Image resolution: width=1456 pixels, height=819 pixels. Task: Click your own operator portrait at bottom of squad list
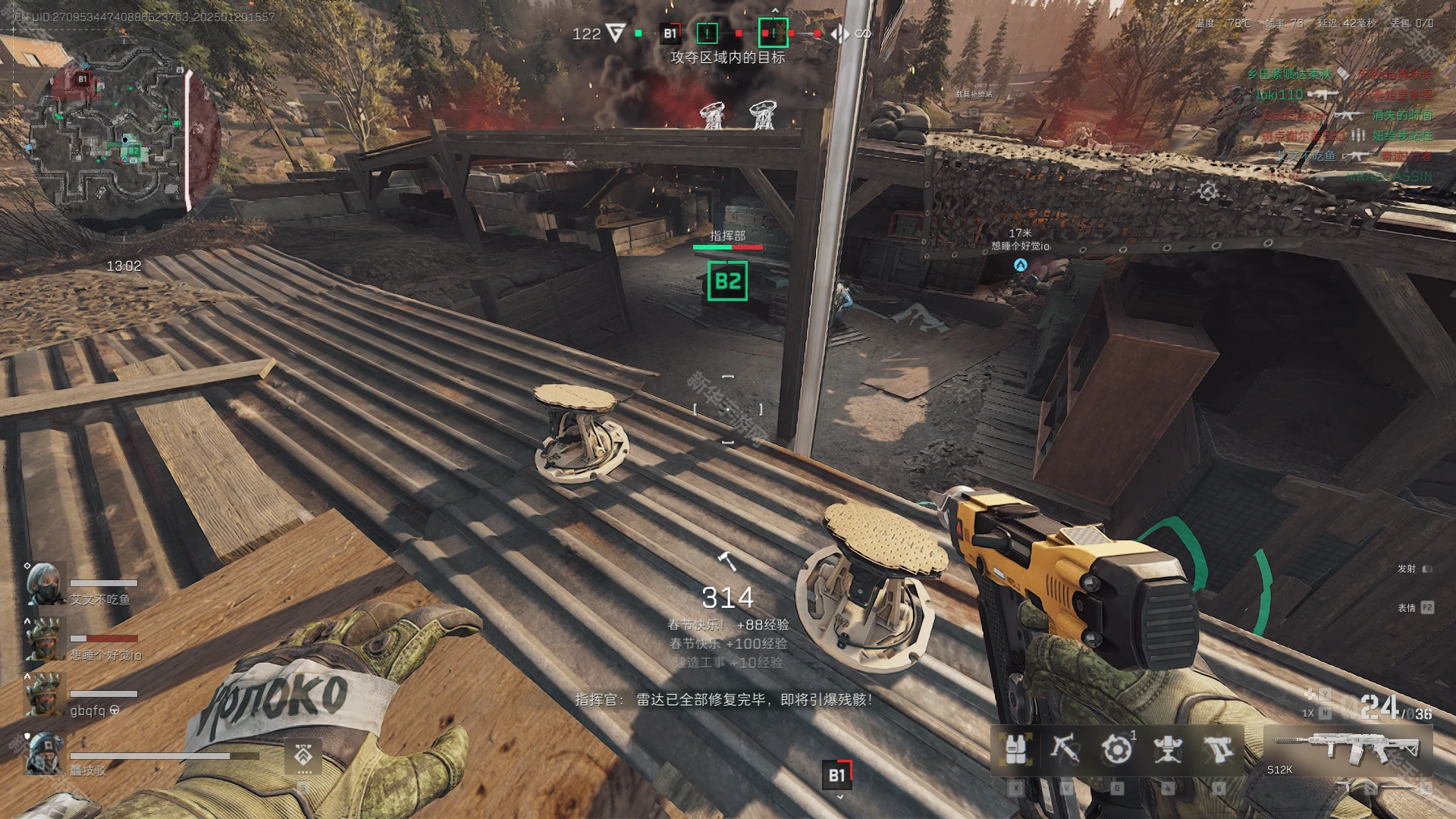click(x=45, y=753)
